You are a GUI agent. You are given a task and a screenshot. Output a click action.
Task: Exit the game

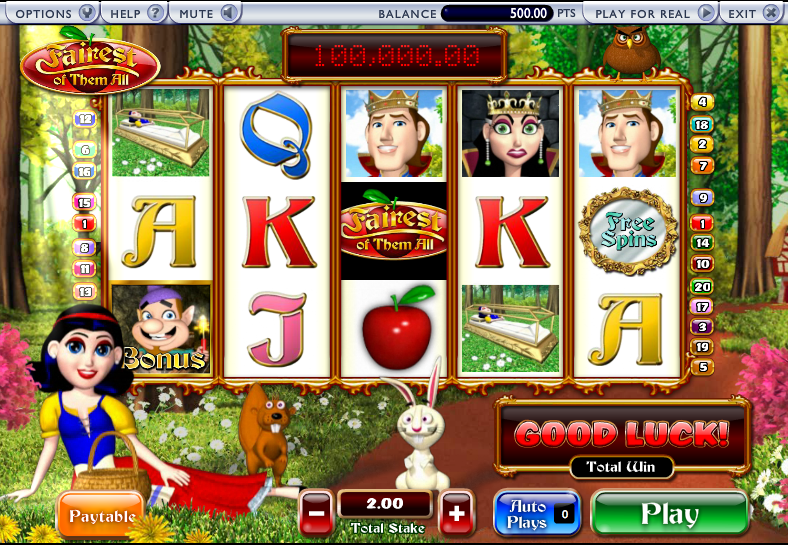[752, 13]
